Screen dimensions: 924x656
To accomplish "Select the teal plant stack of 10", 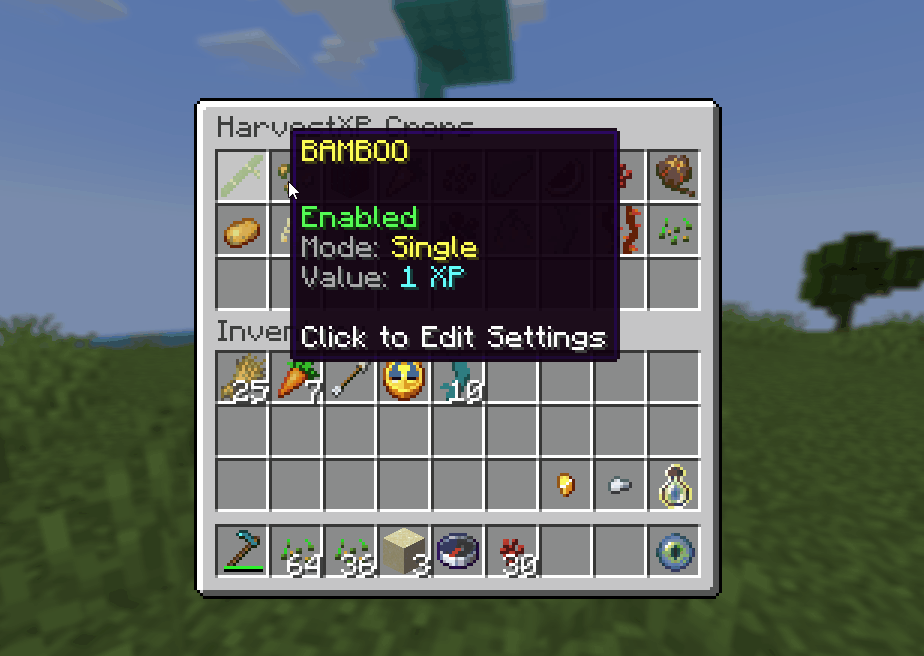I will coord(459,379).
